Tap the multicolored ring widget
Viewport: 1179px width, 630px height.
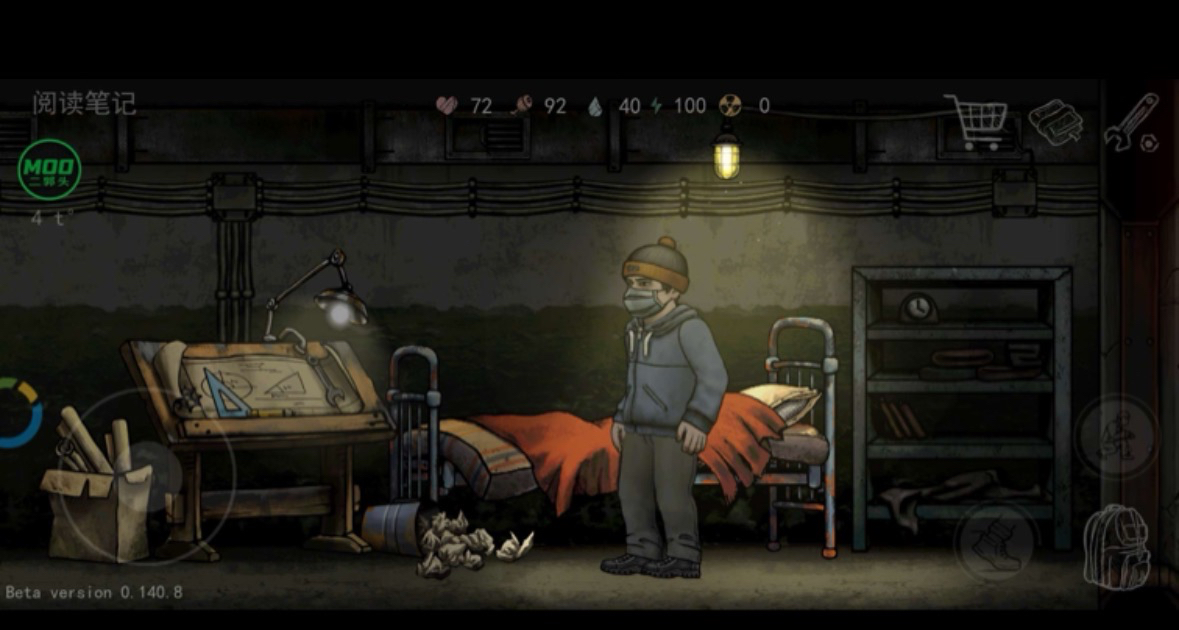click(18, 412)
